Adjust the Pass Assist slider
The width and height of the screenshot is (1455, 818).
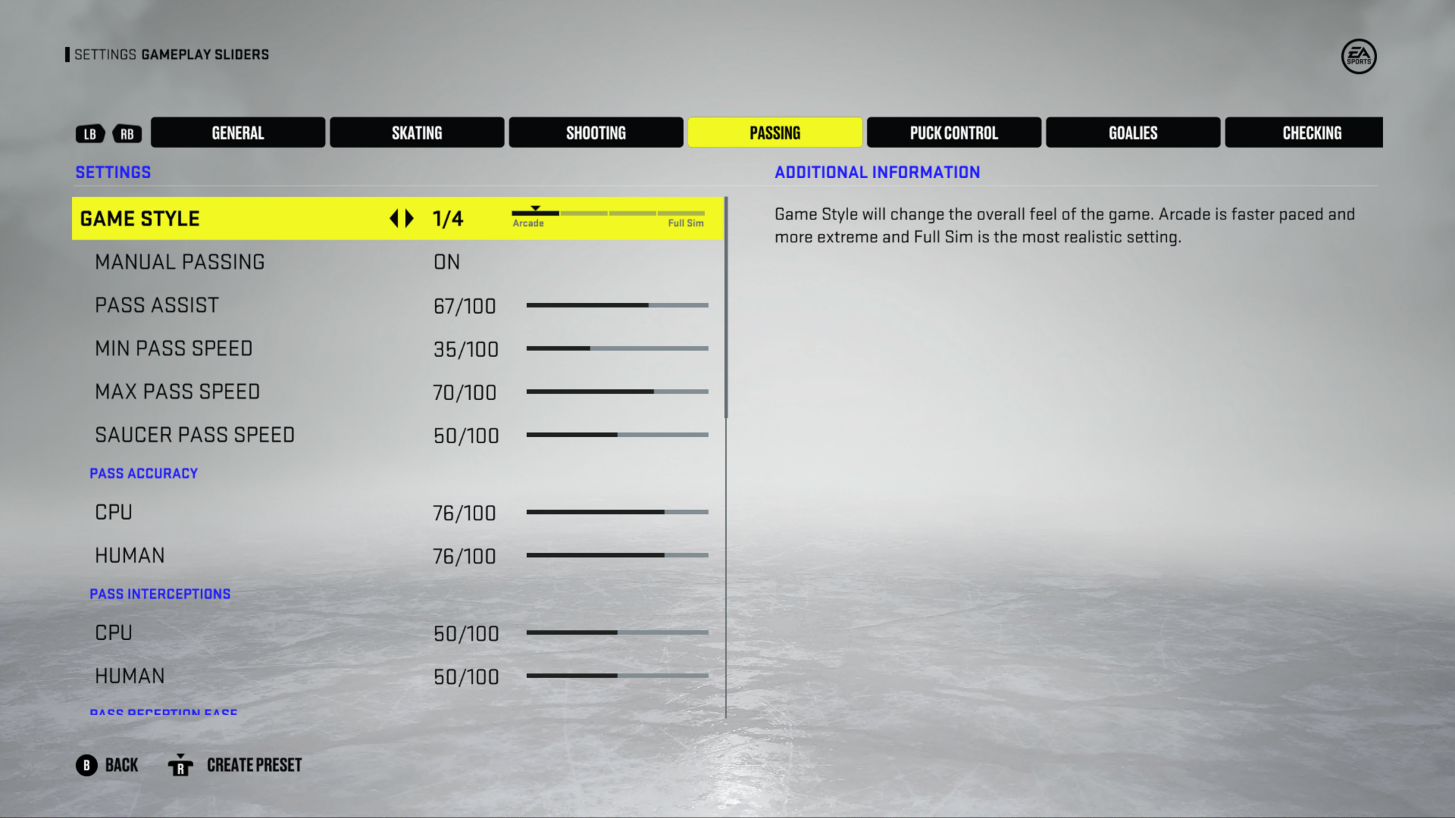[617, 305]
